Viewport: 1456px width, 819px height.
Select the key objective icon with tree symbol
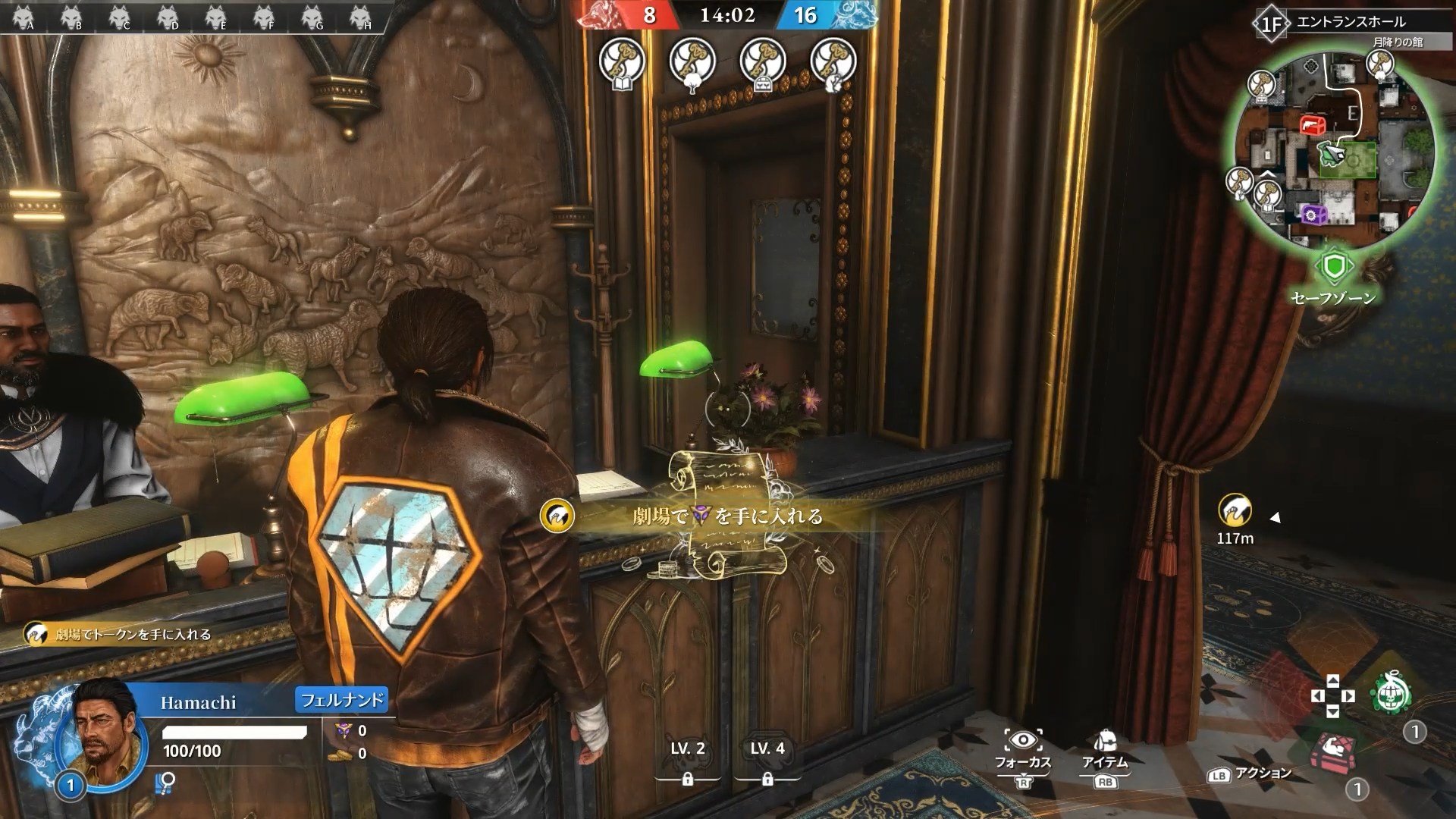click(692, 61)
